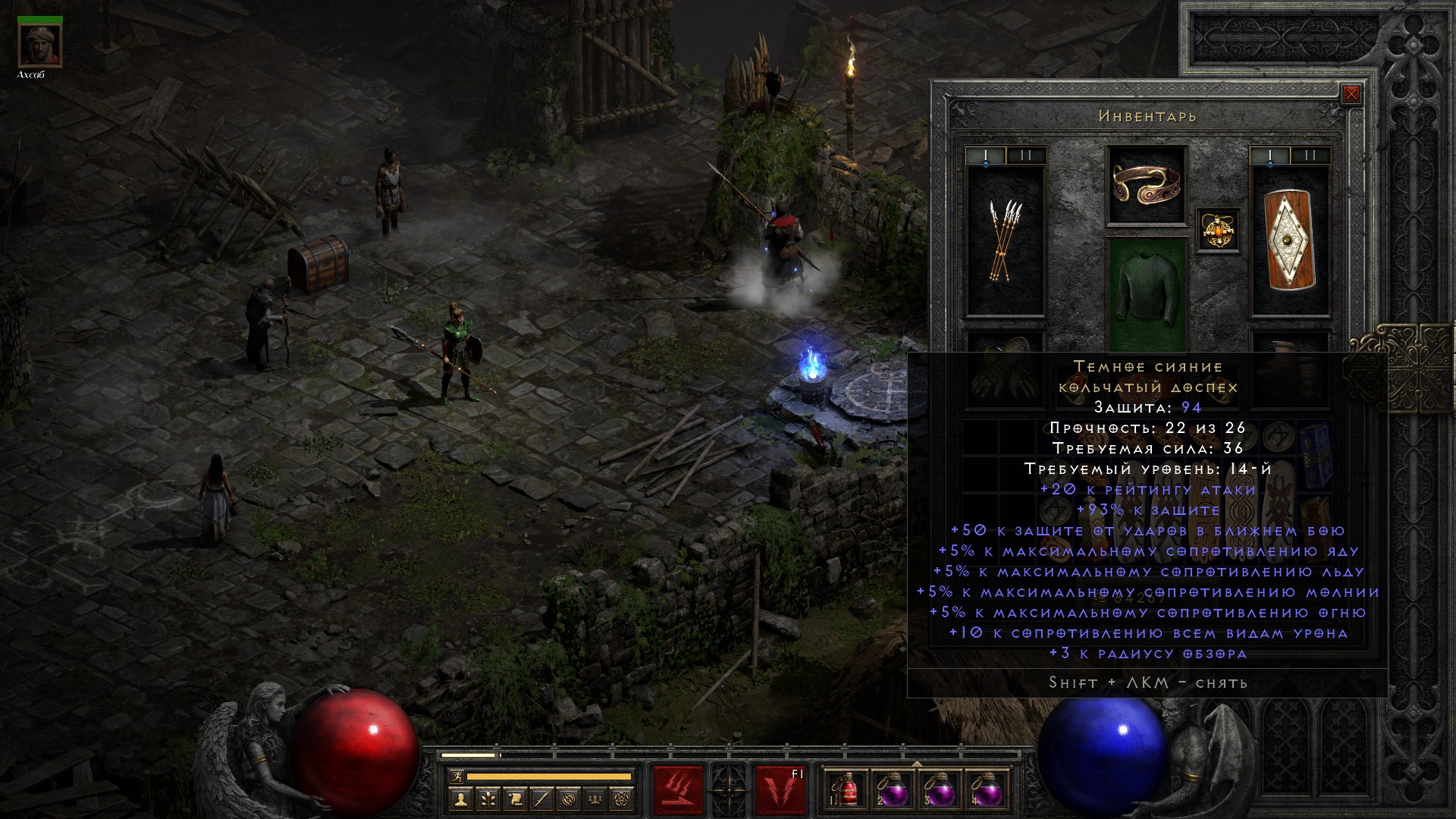Toggle the run/walk button
Image resolution: width=1456 pixels, height=819 pixels.
point(455,777)
